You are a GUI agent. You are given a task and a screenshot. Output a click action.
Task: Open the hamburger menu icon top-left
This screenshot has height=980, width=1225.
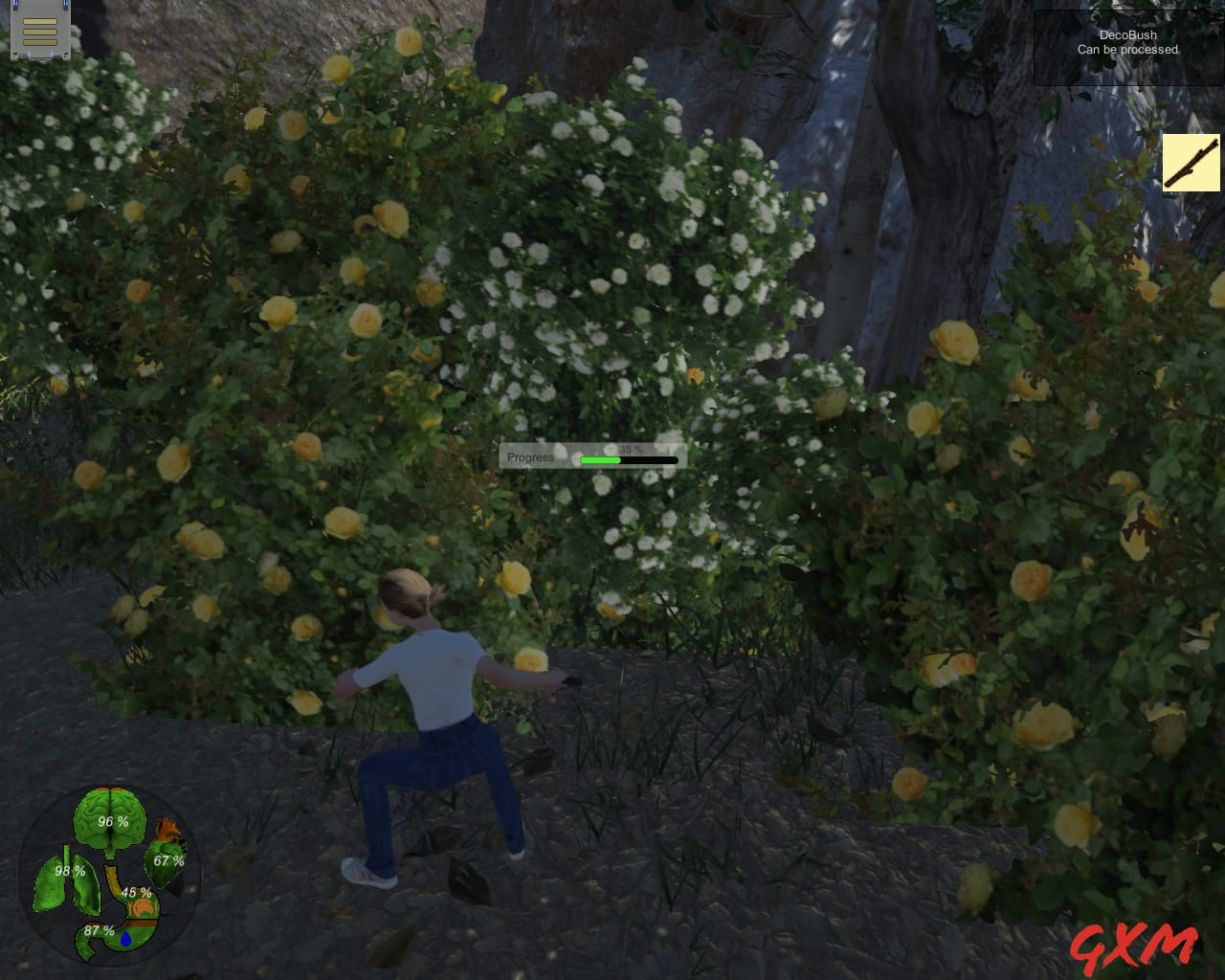click(40, 32)
